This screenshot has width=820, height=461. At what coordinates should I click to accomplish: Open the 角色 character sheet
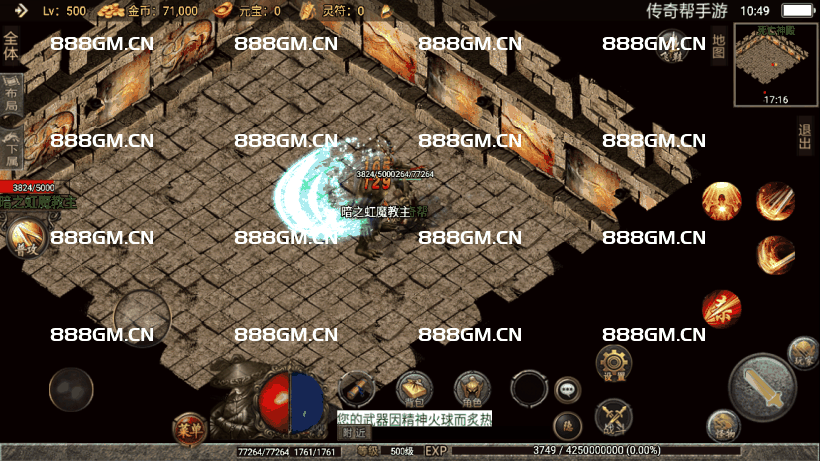[x=472, y=388]
